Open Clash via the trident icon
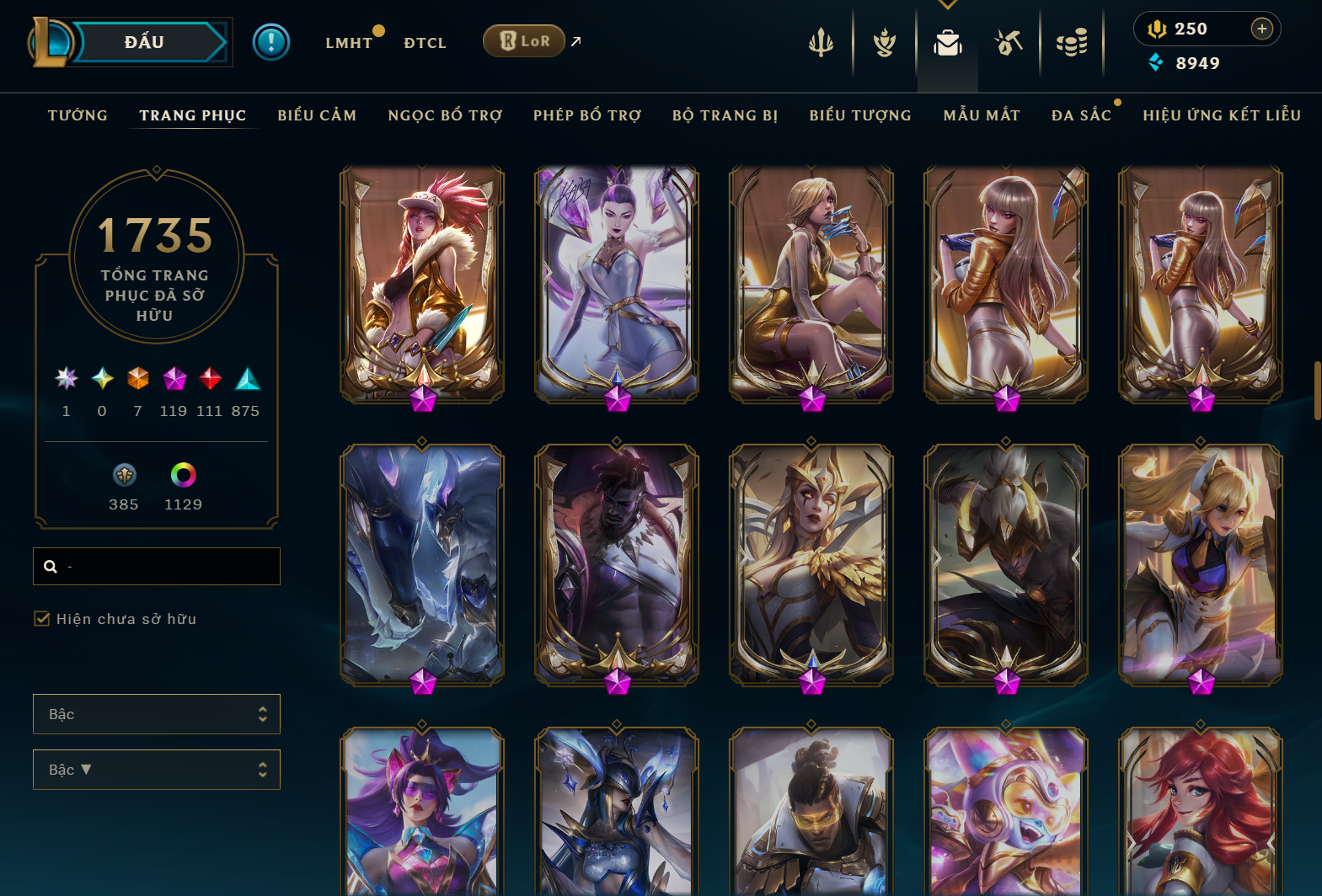This screenshot has height=896, width=1322. coord(820,41)
